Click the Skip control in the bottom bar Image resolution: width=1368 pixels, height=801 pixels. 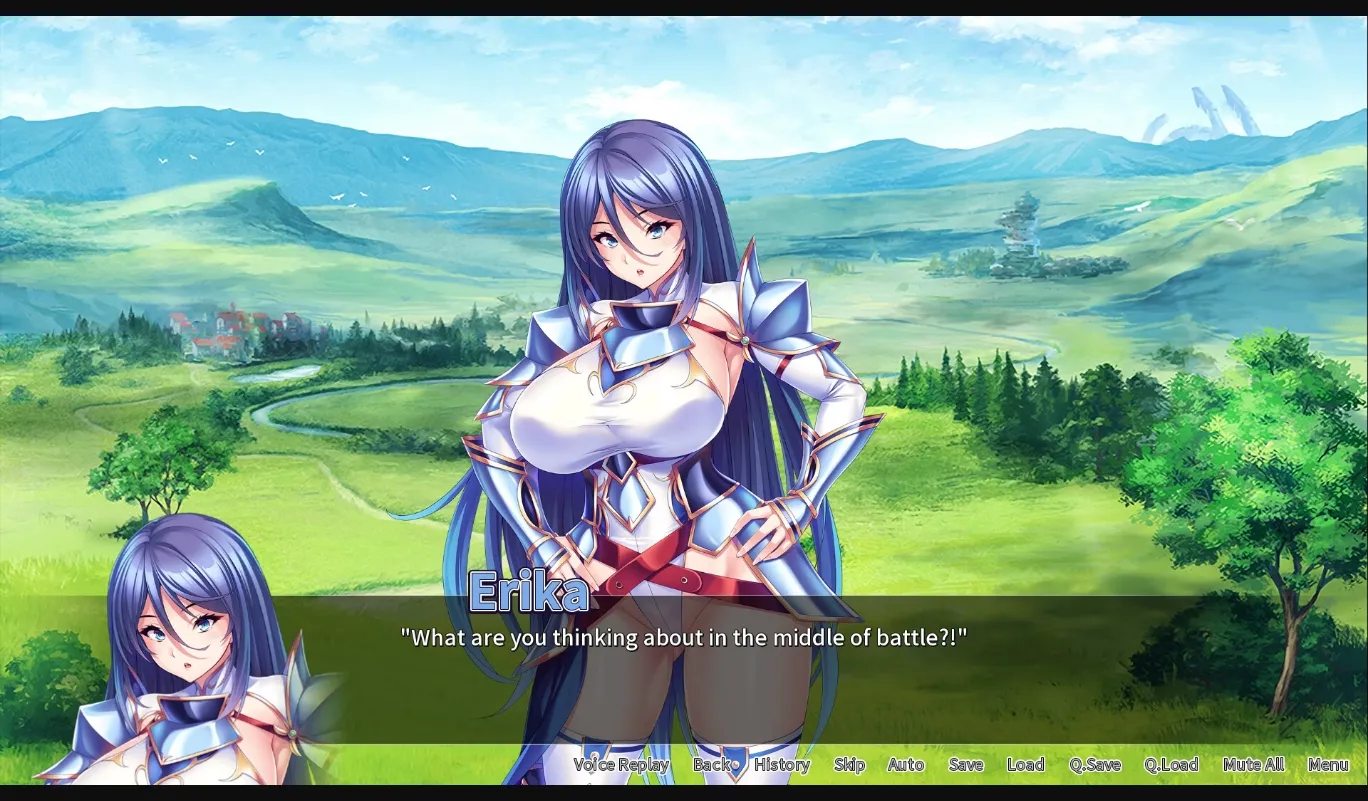(848, 764)
